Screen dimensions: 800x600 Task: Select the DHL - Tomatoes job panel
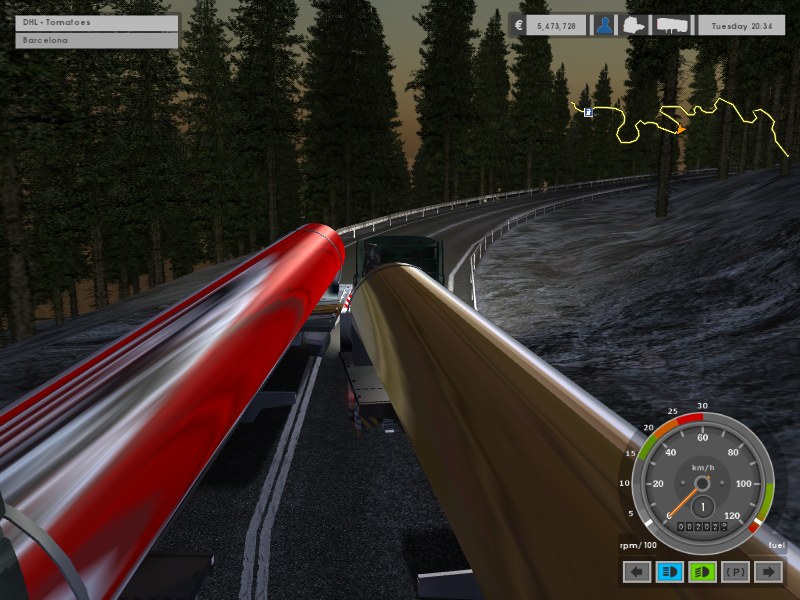[x=97, y=23]
